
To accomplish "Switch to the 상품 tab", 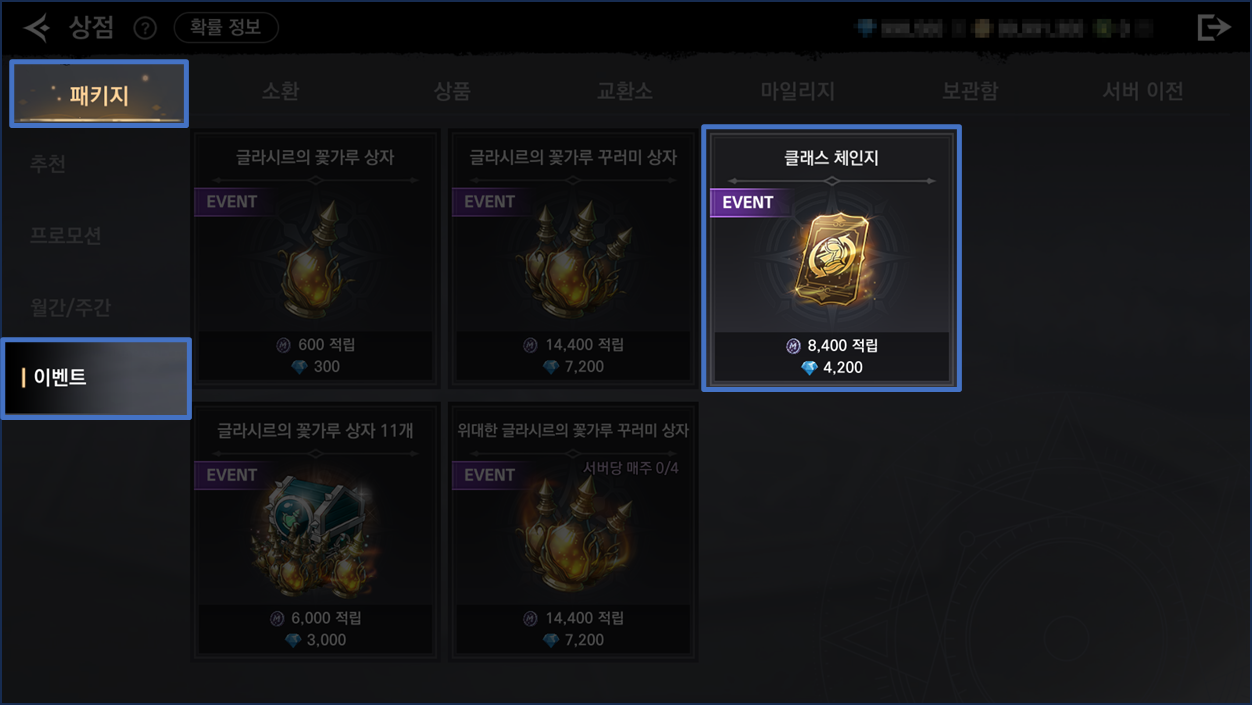I will pyautogui.click(x=452, y=91).
